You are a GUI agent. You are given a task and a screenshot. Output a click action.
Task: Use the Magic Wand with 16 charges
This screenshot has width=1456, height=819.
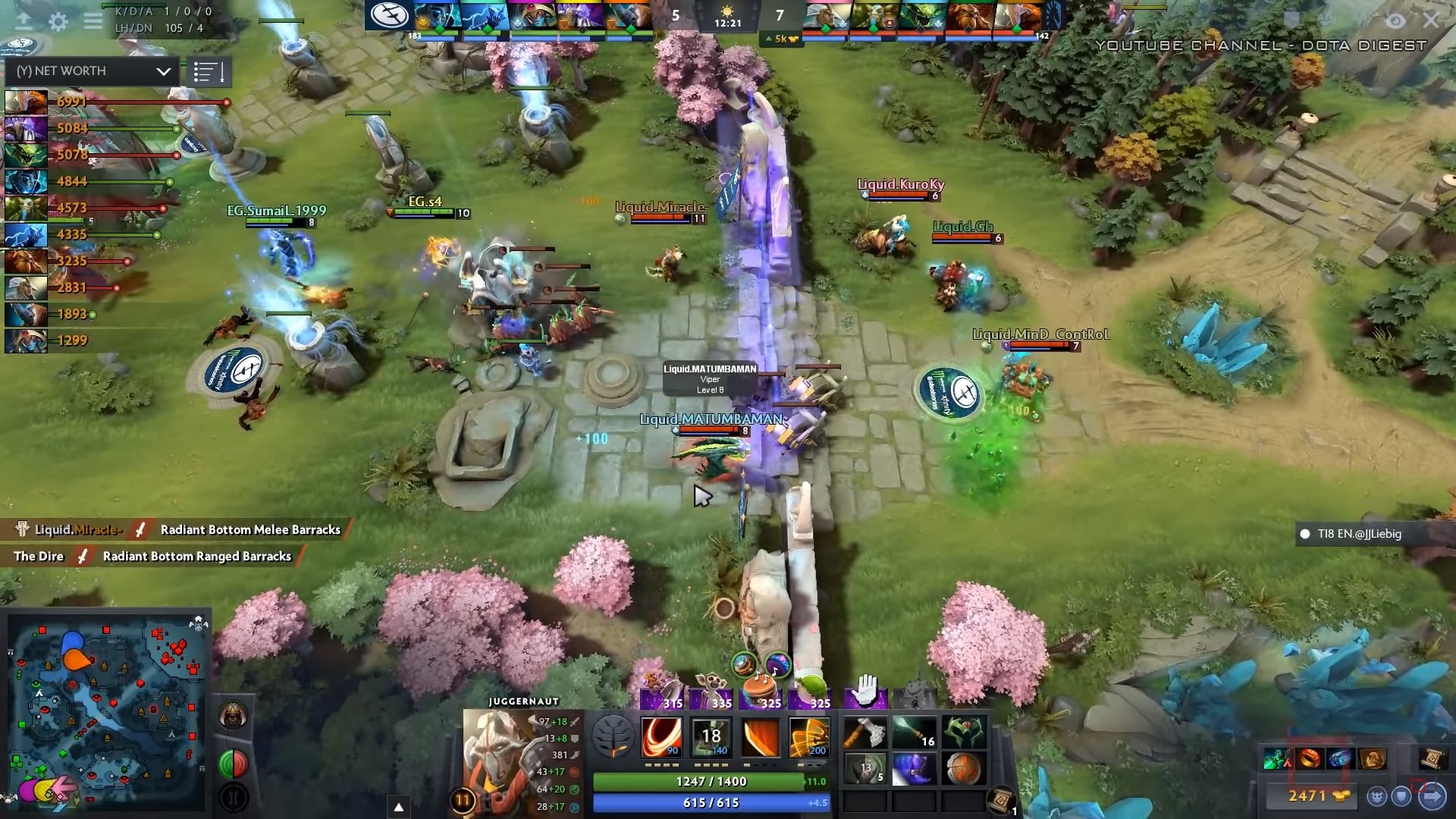coord(915,733)
